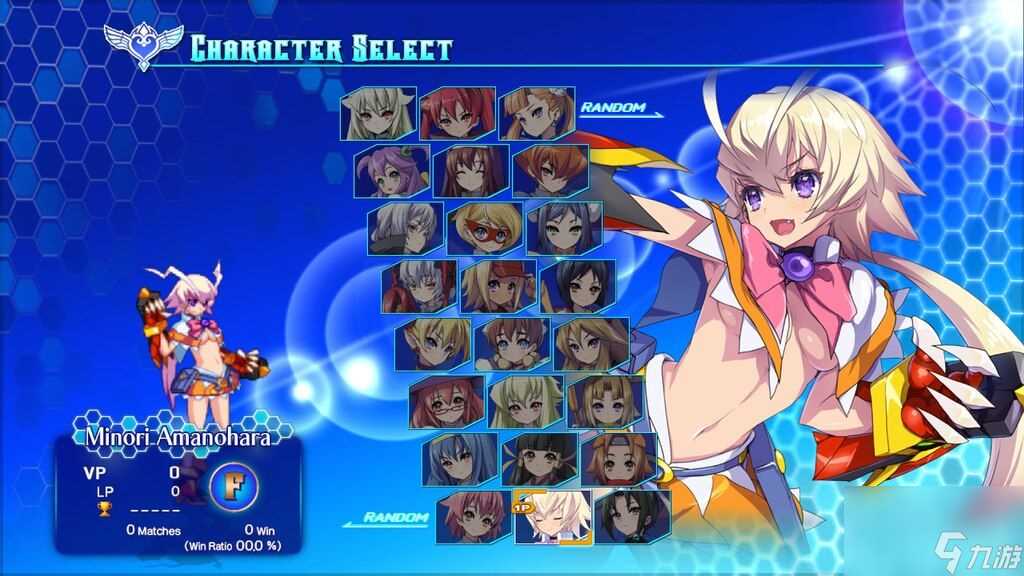
Task: Choose the orange-haired girl with blue headband
Action: coord(618,459)
